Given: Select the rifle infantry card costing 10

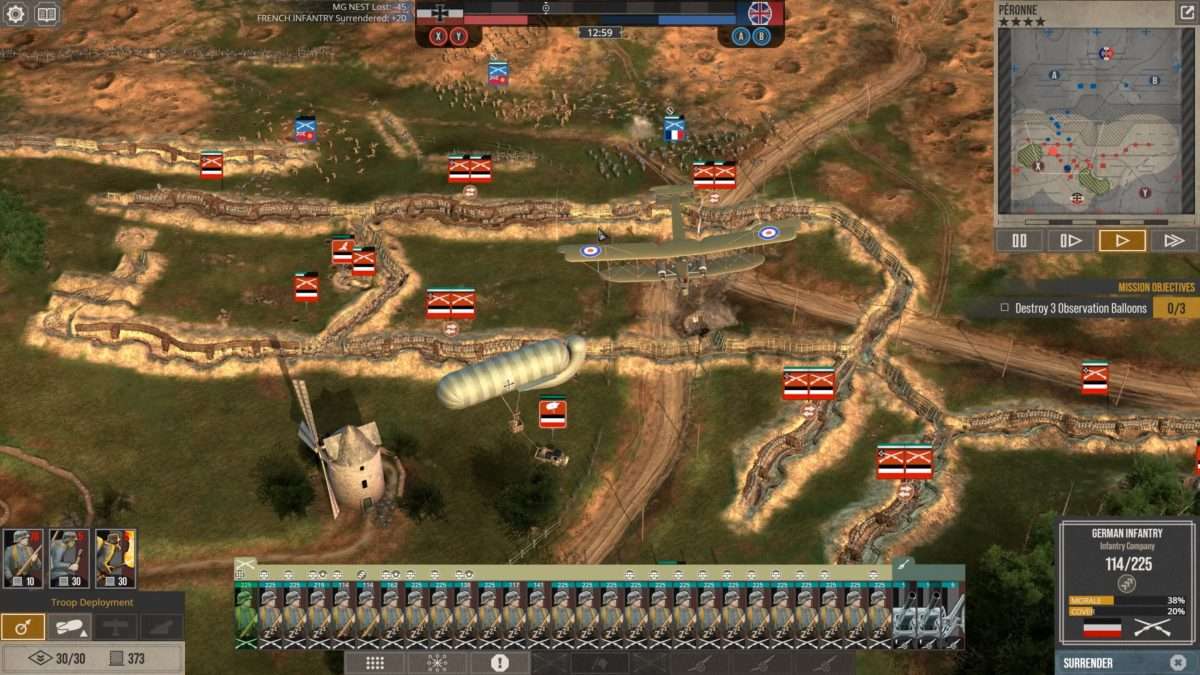Looking at the screenshot, I should (23, 558).
